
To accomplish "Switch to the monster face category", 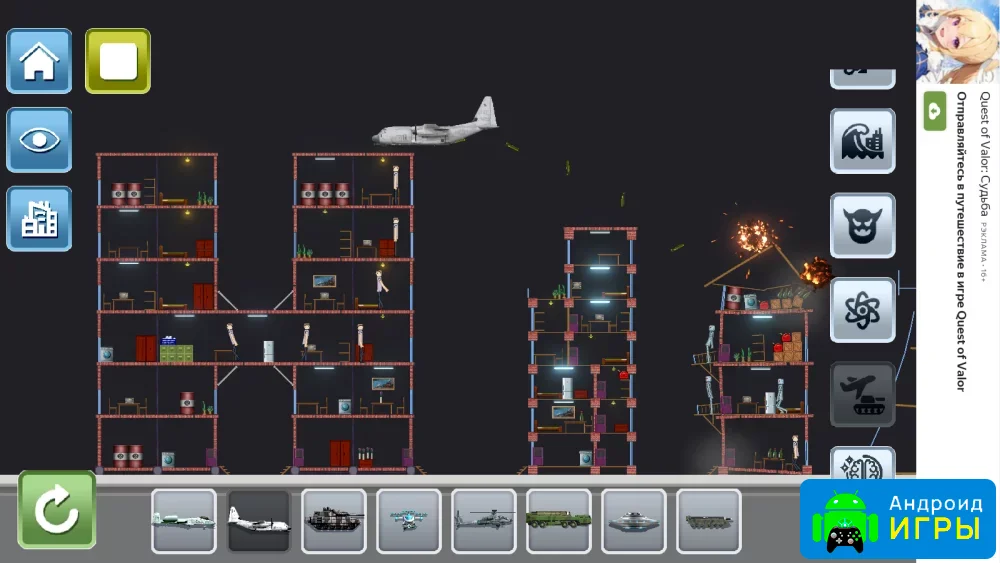I will pyautogui.click(x=862, y=226).
